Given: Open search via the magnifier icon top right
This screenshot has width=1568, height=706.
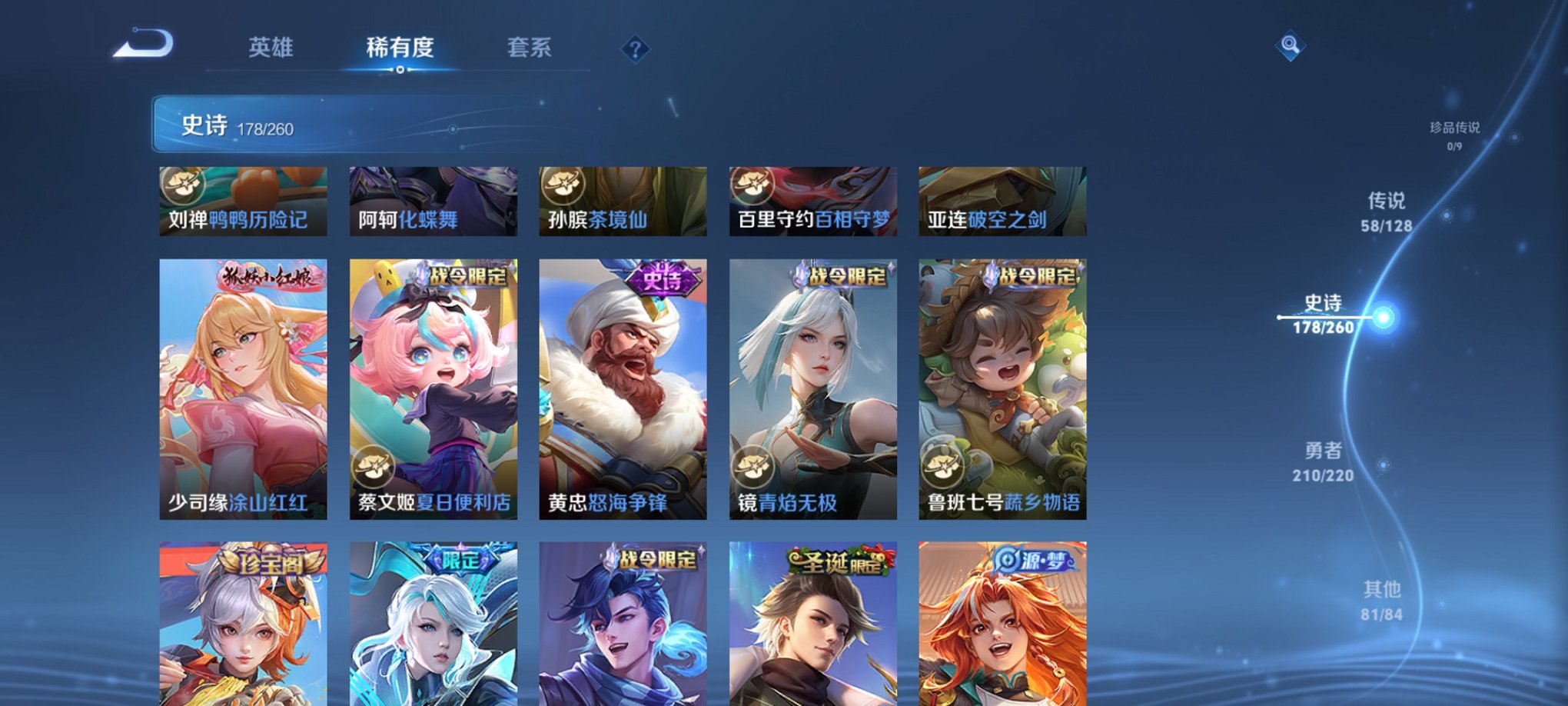Looking at the screenshot, I should 1289,44.
